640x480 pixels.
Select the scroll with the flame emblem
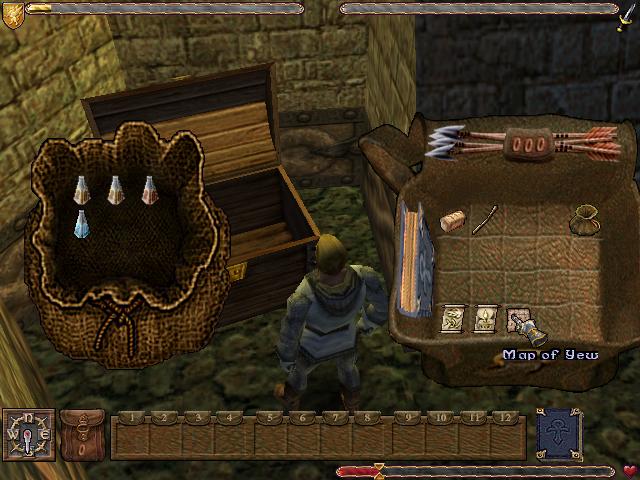click(x=486, y=320)
